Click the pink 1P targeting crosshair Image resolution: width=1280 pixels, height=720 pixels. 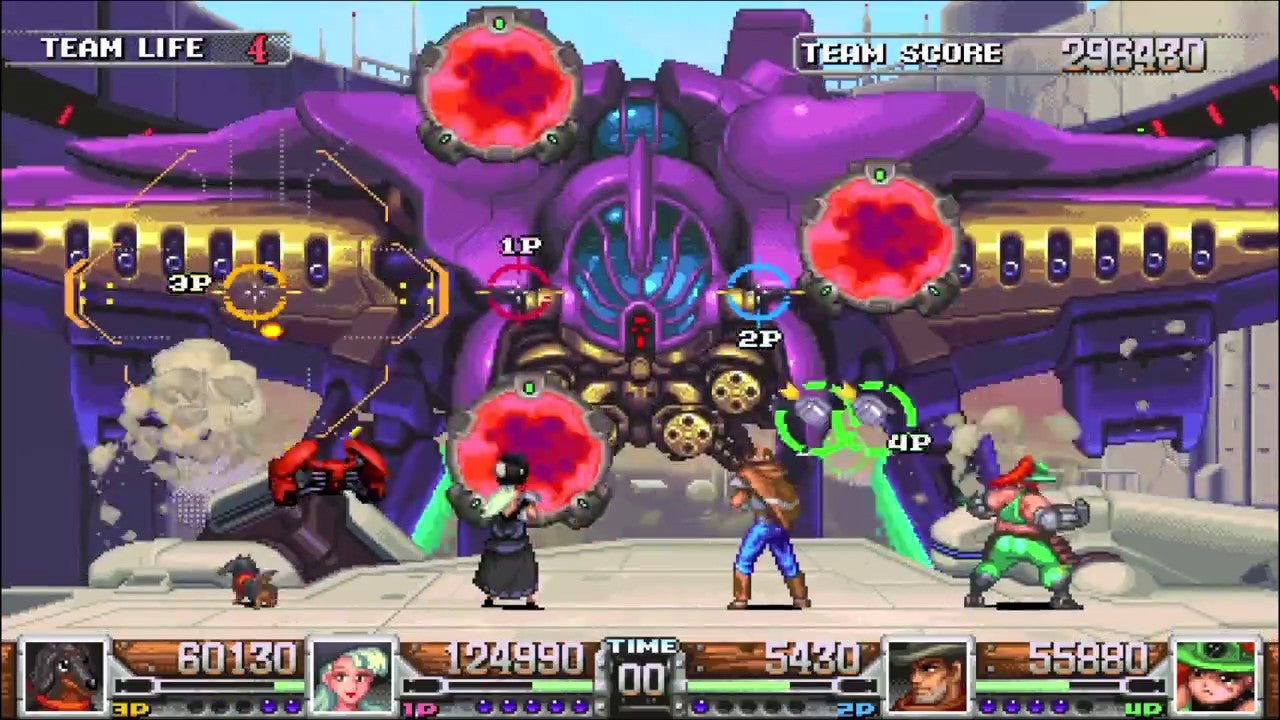pyautogui.click(x=520, y=292)
